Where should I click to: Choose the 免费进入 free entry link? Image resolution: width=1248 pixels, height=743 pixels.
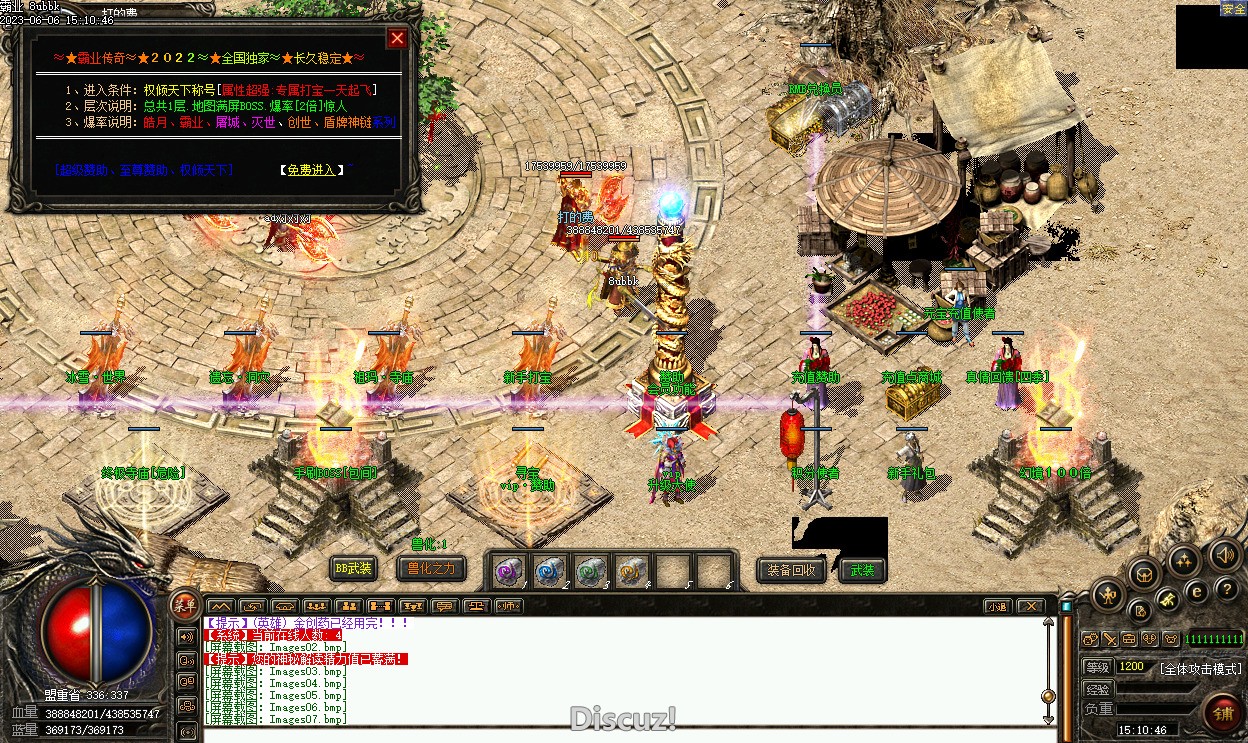(x=310, y=170)
